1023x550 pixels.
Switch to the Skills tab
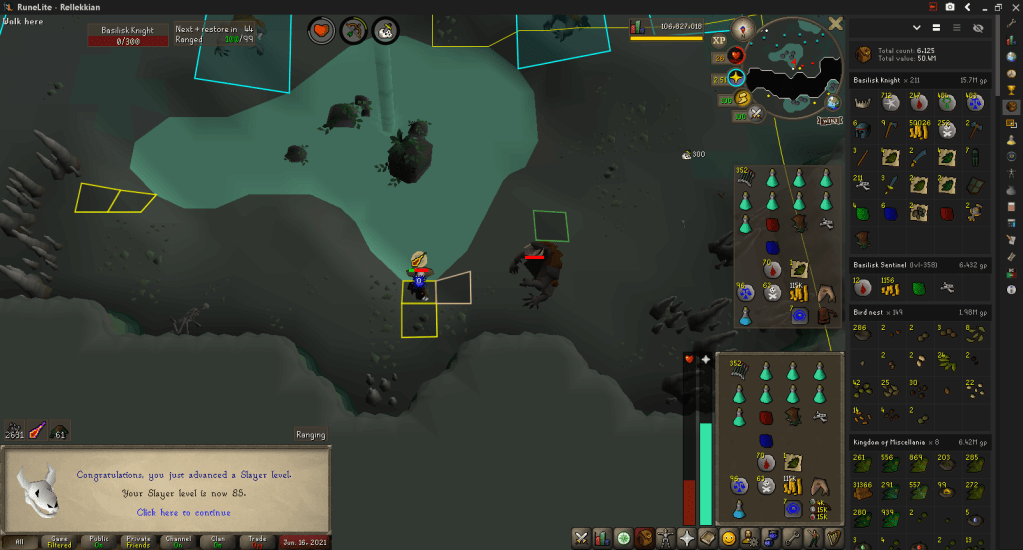click(602, 538)
